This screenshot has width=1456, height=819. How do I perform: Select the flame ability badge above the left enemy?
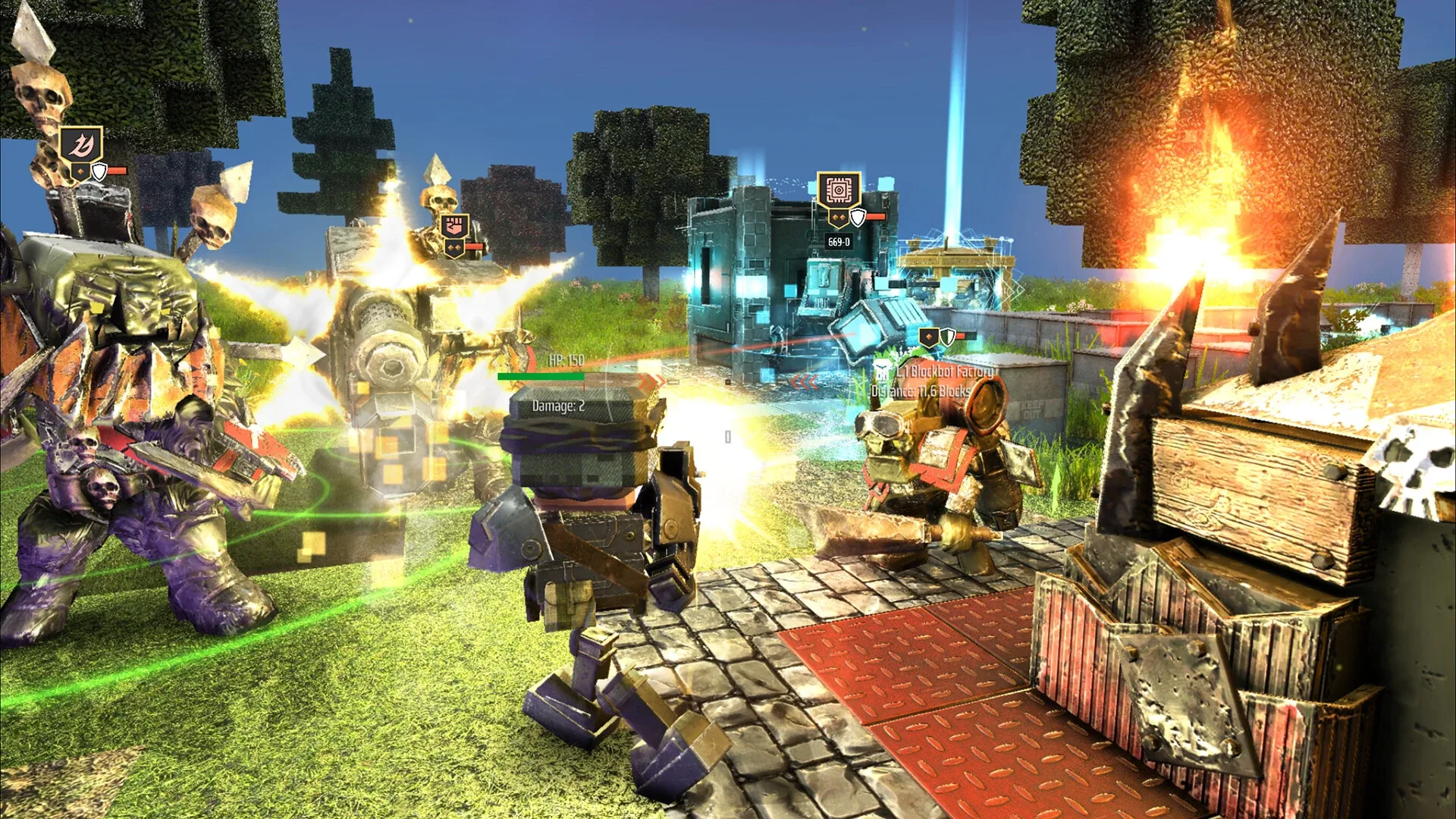81,143
